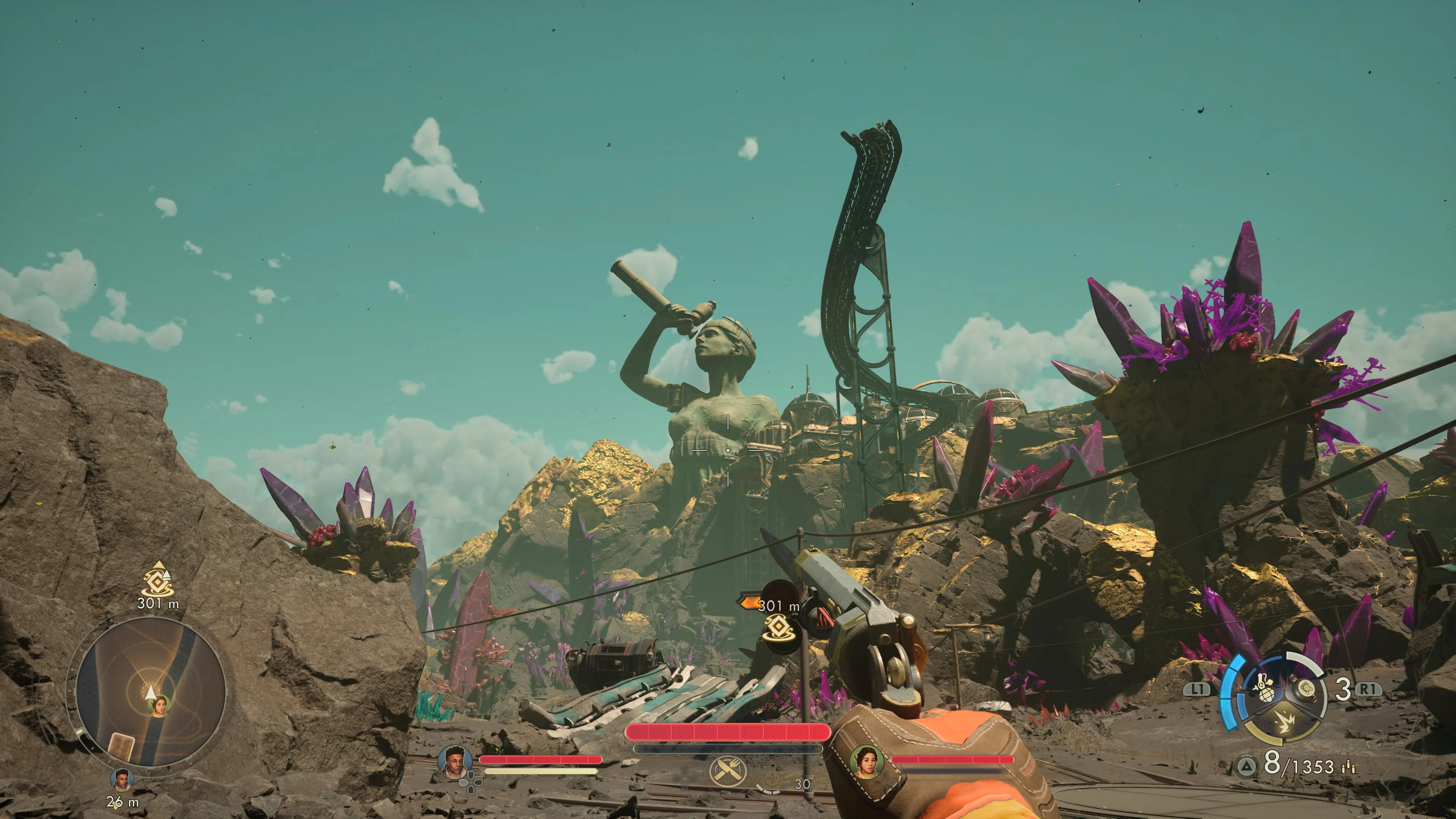Select the male companion portrait beside his health bar
1456x819 pixels.
[455, 761]
